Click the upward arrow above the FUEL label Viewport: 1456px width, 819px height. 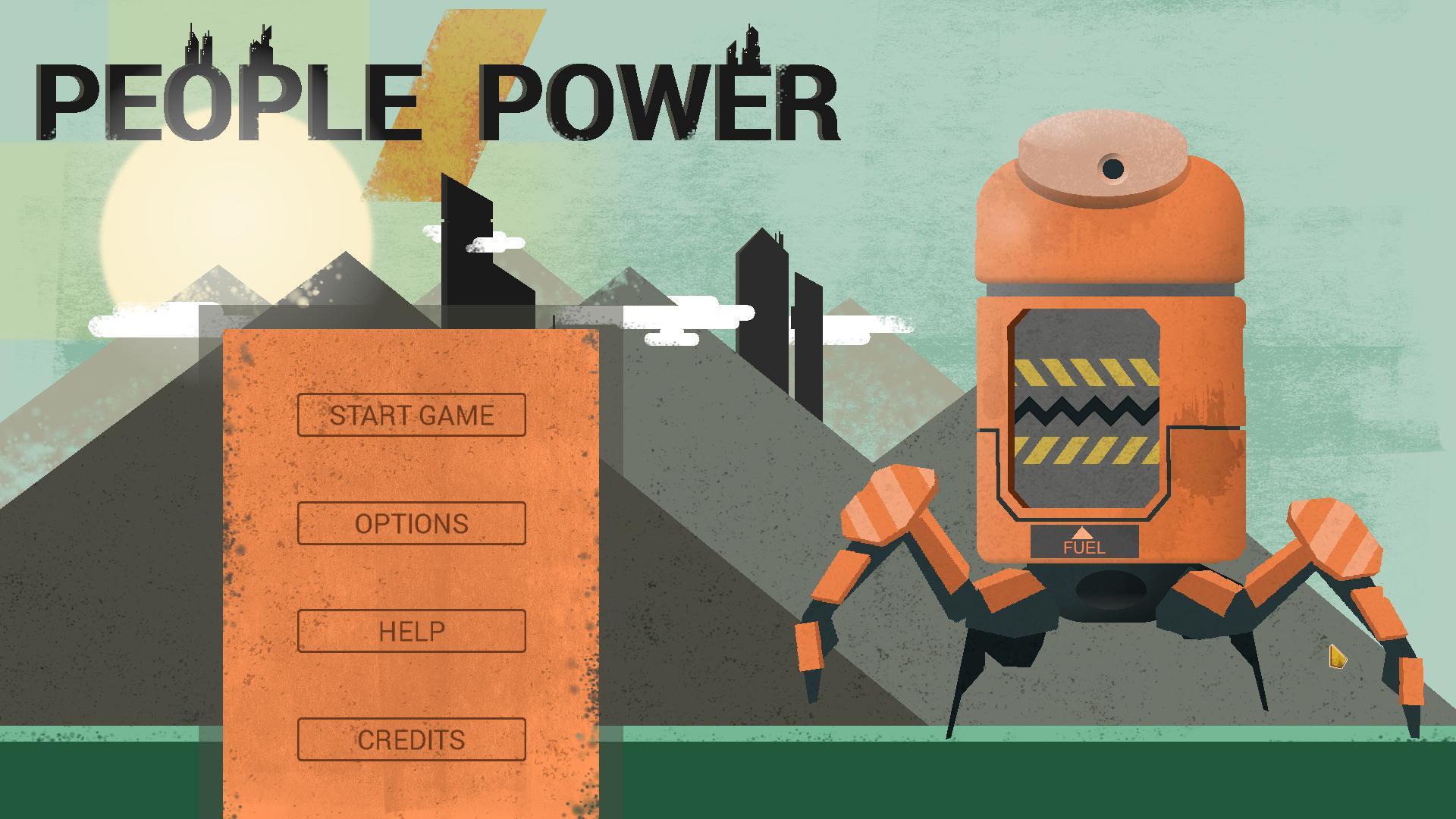coord(1082,535)
